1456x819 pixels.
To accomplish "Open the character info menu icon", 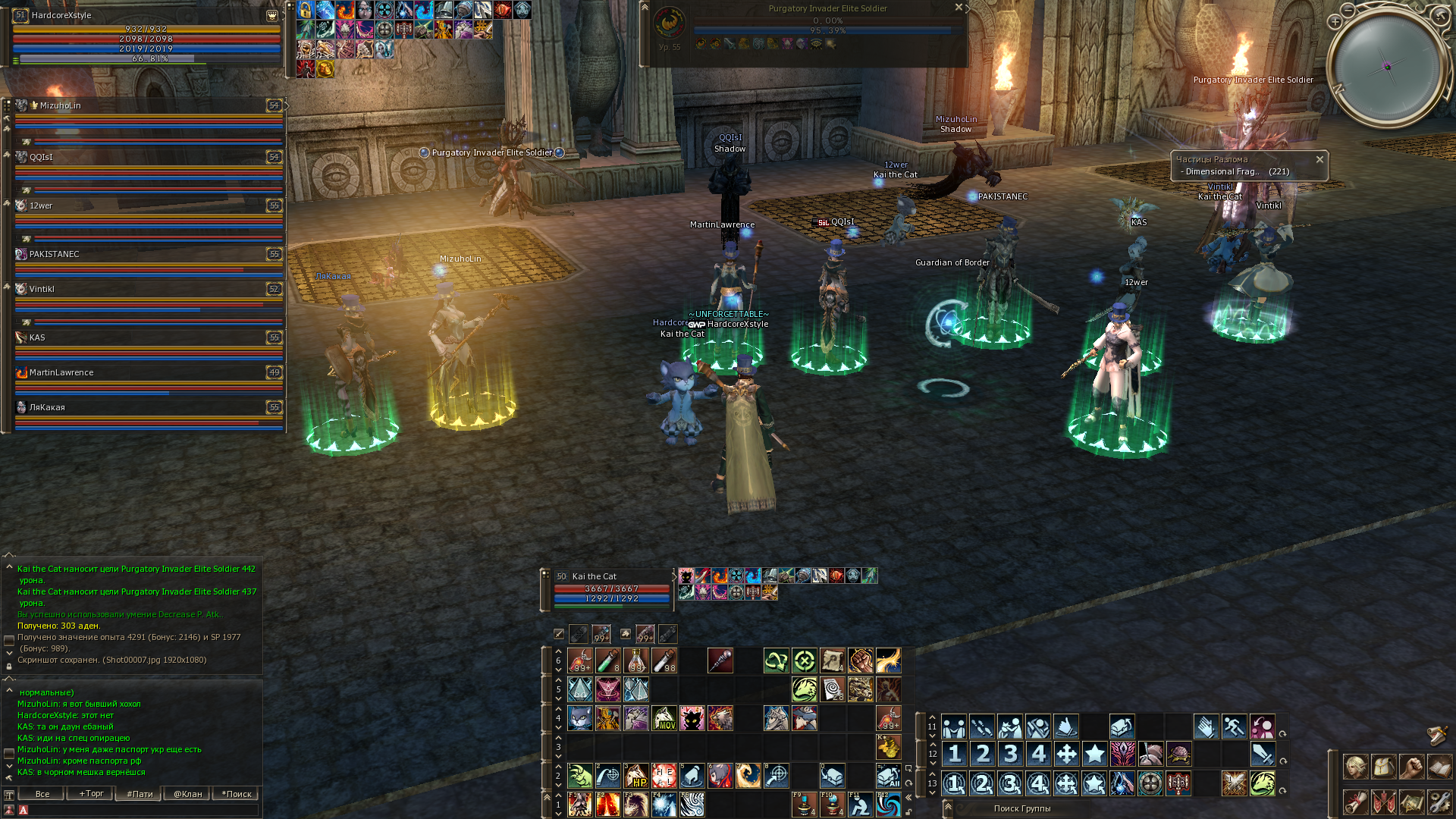I will (x=1356, y=767).
